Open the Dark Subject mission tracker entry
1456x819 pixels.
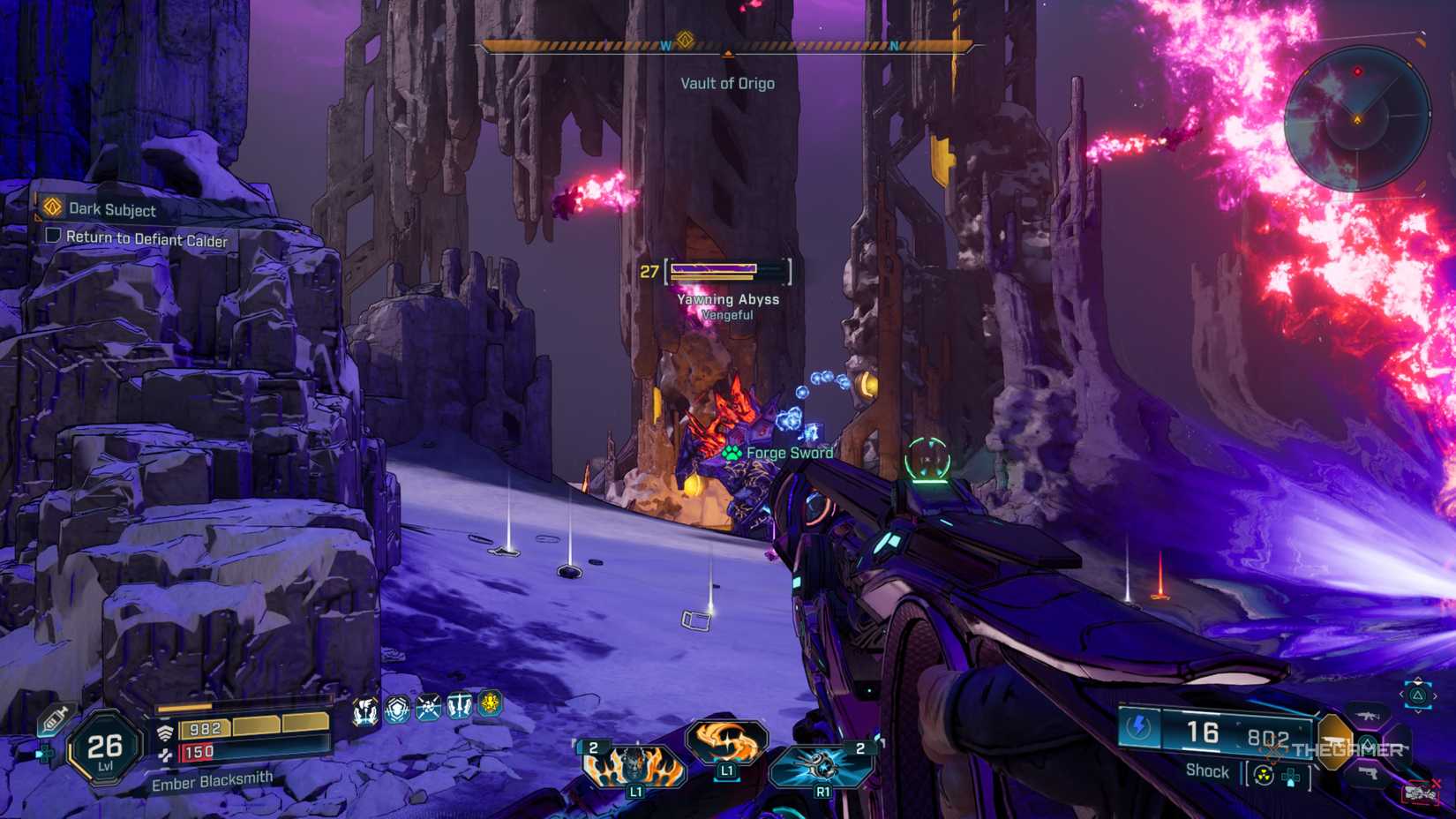point(113,210)
